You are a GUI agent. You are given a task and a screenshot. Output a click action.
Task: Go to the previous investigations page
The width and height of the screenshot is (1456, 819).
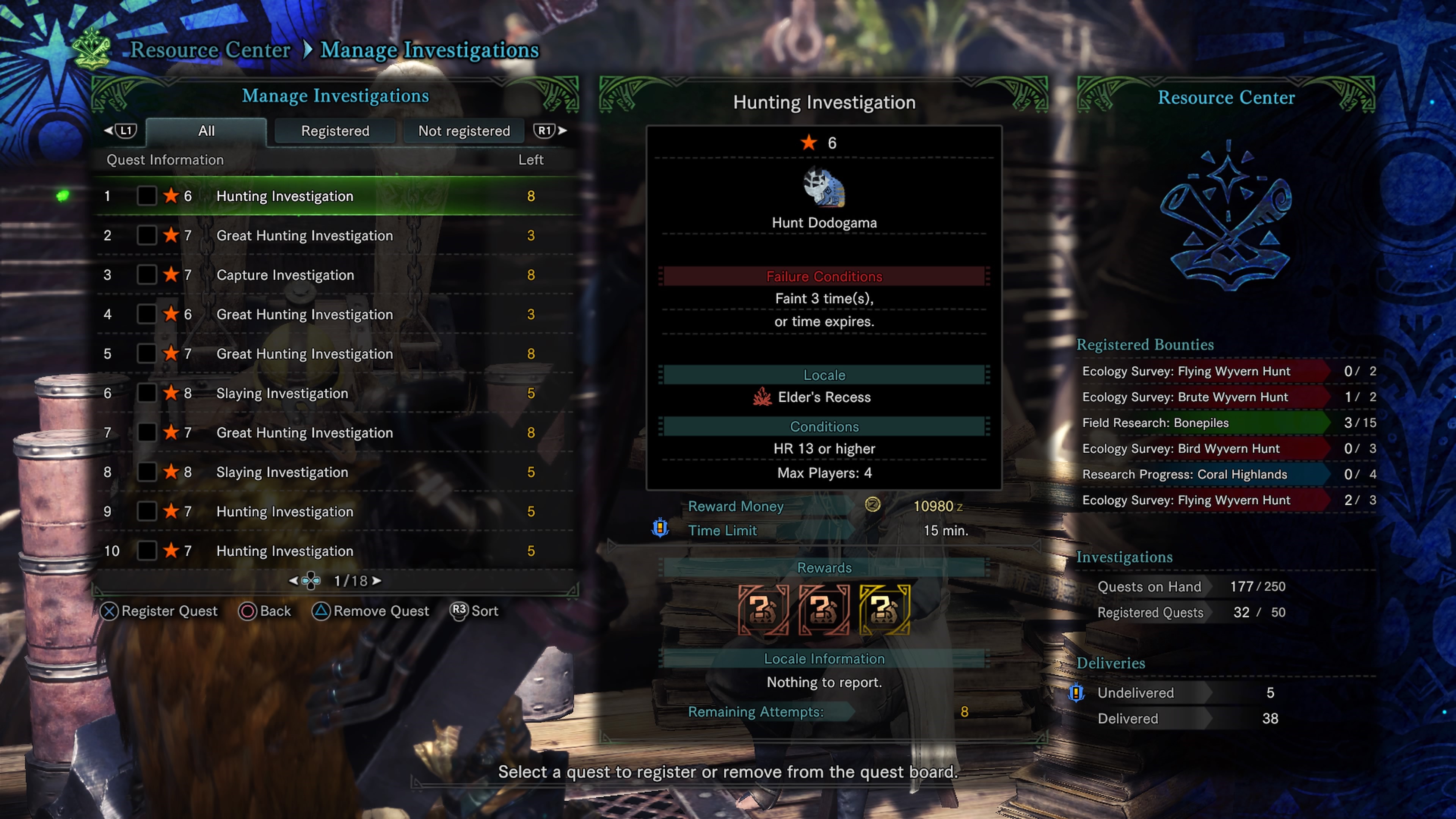click(x=293, y=581)
